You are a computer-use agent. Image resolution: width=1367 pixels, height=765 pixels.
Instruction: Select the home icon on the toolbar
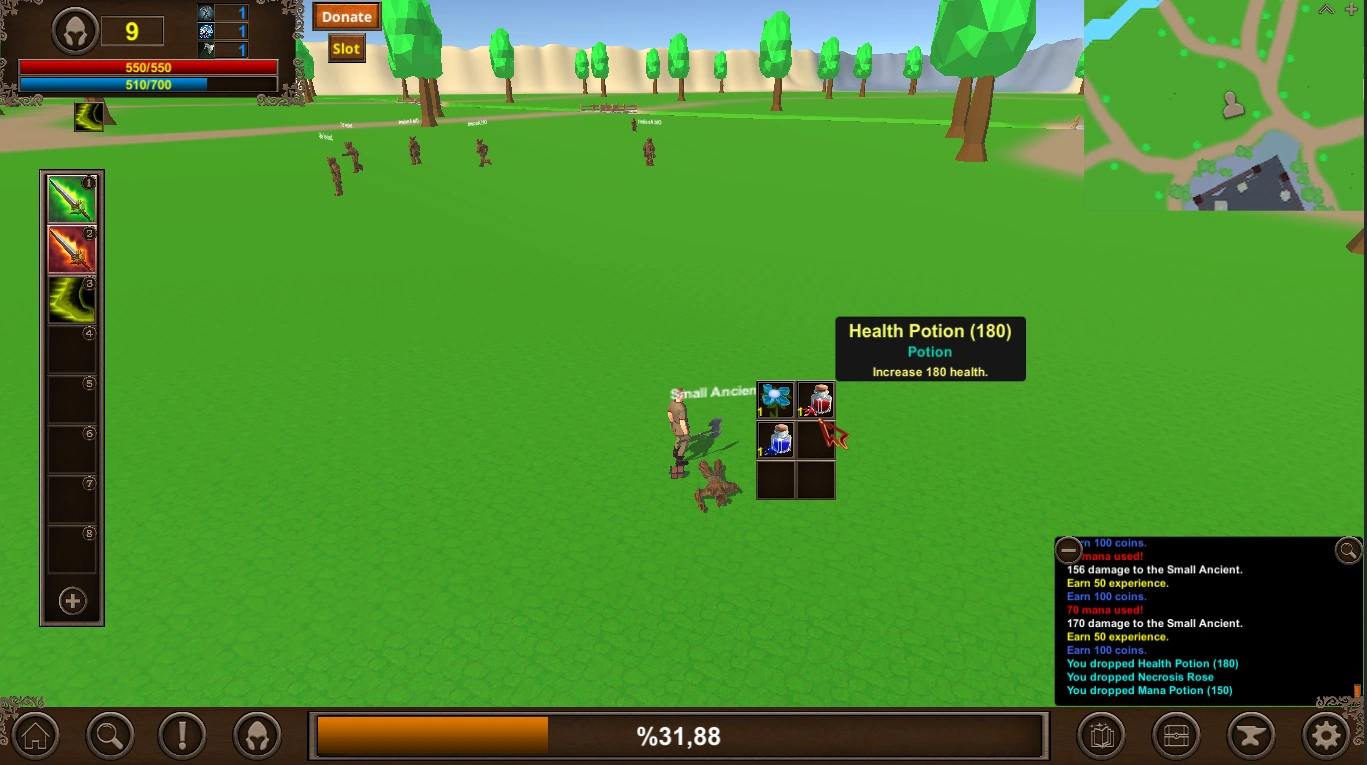pyautogui.click(x=35, y=735)
